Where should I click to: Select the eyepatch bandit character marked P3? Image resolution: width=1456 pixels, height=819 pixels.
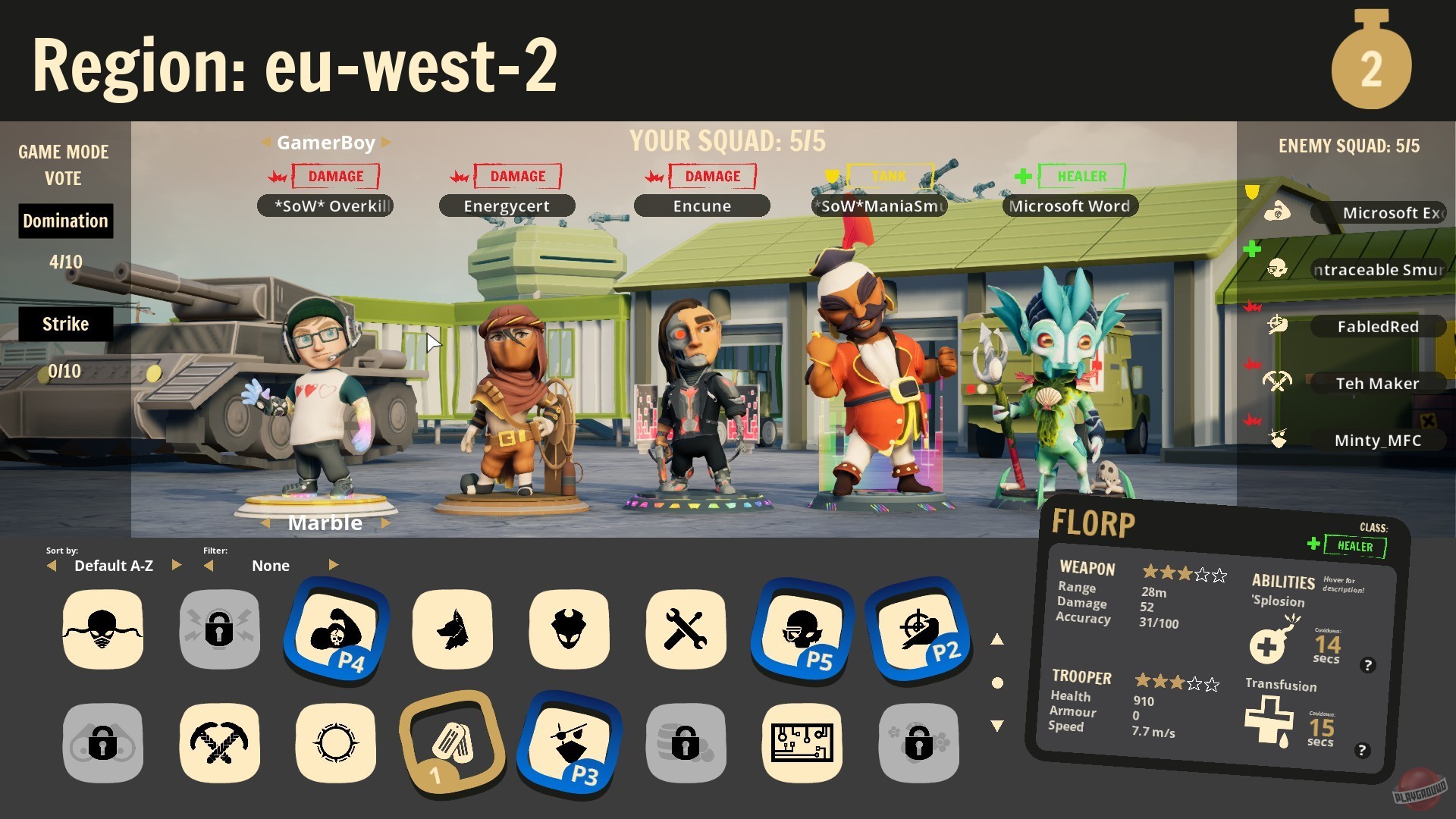(569, 743)
